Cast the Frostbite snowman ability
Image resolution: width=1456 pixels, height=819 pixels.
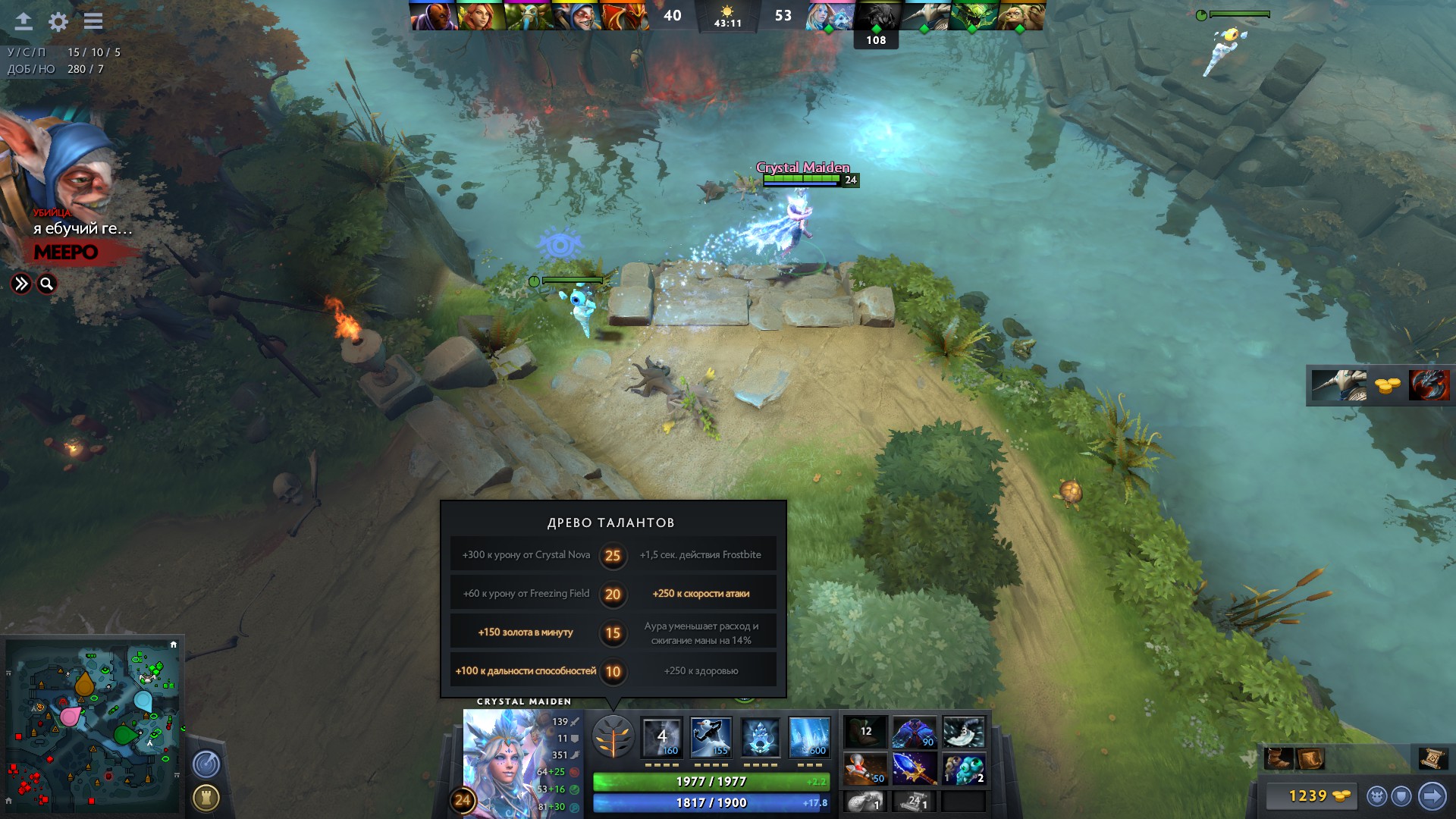coord(711,737)
